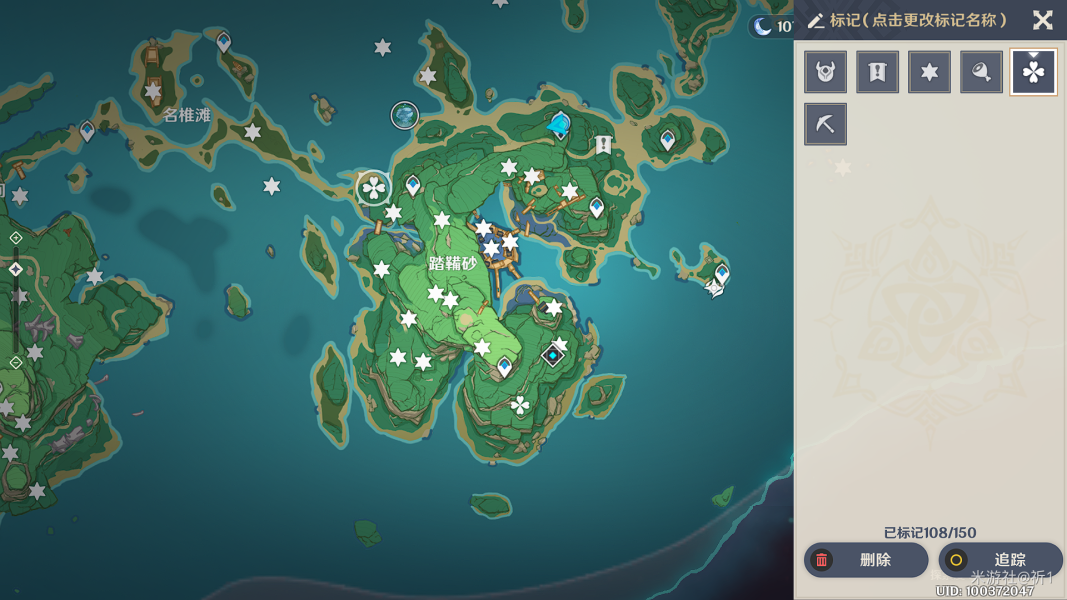Choose the horned monster marker icon
1067x600 pixels.
(x=826, y=72)
